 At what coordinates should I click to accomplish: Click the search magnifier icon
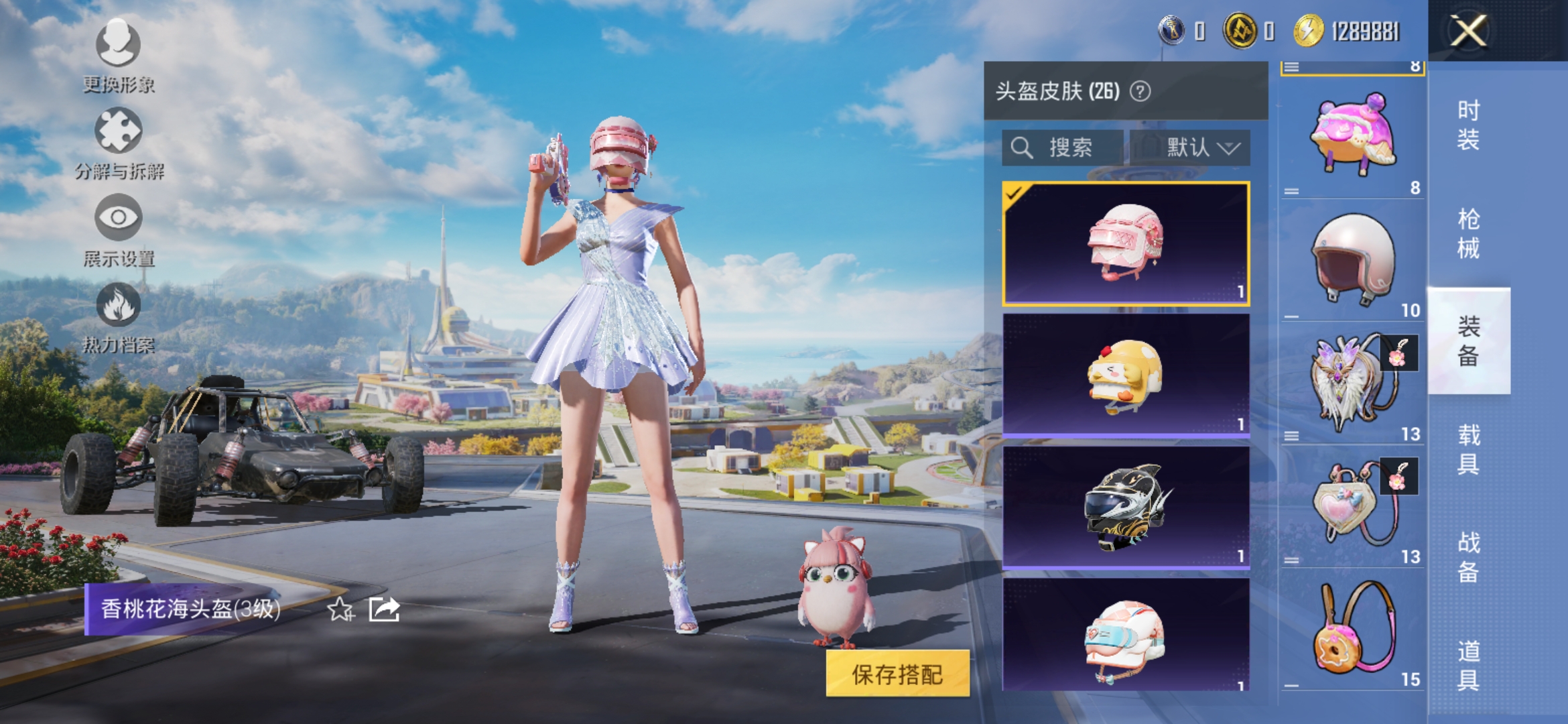pos(1022,147)
